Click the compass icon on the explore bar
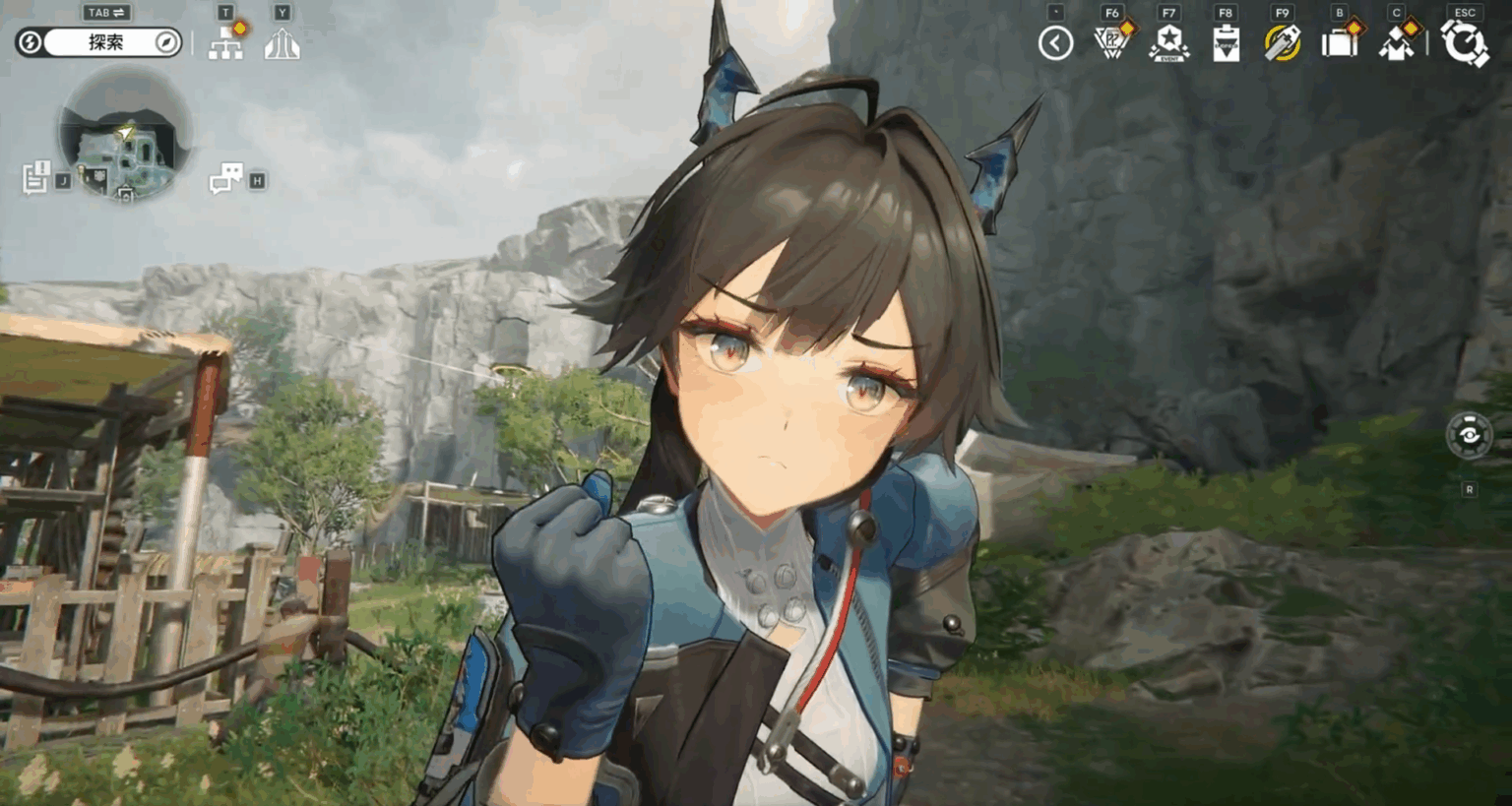Screen dimensions: 1512x806 coord(166,43)
